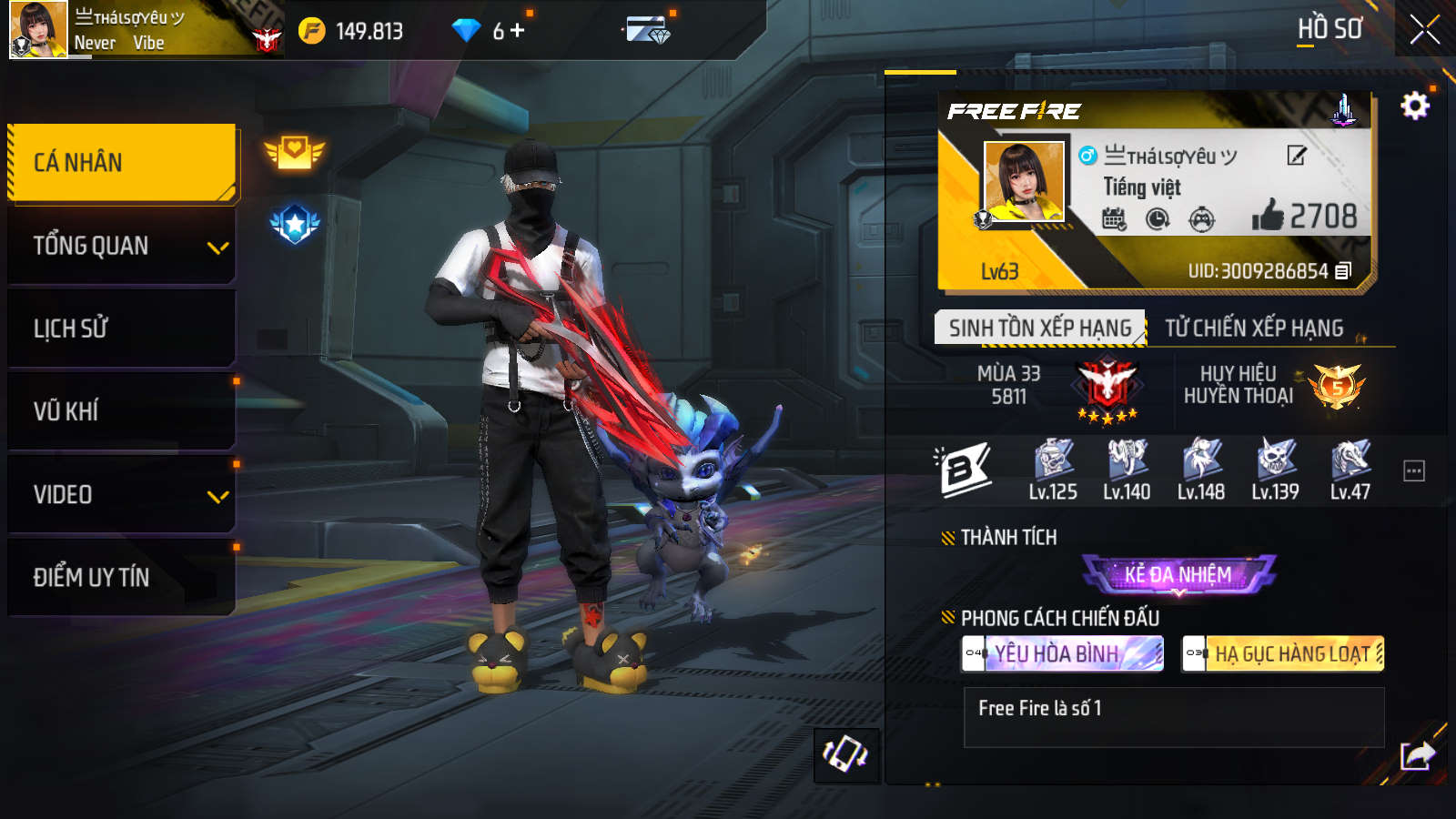Close the profile screen with the X
Viewport: 1456px width, 819px height.
coord(1424,30)
